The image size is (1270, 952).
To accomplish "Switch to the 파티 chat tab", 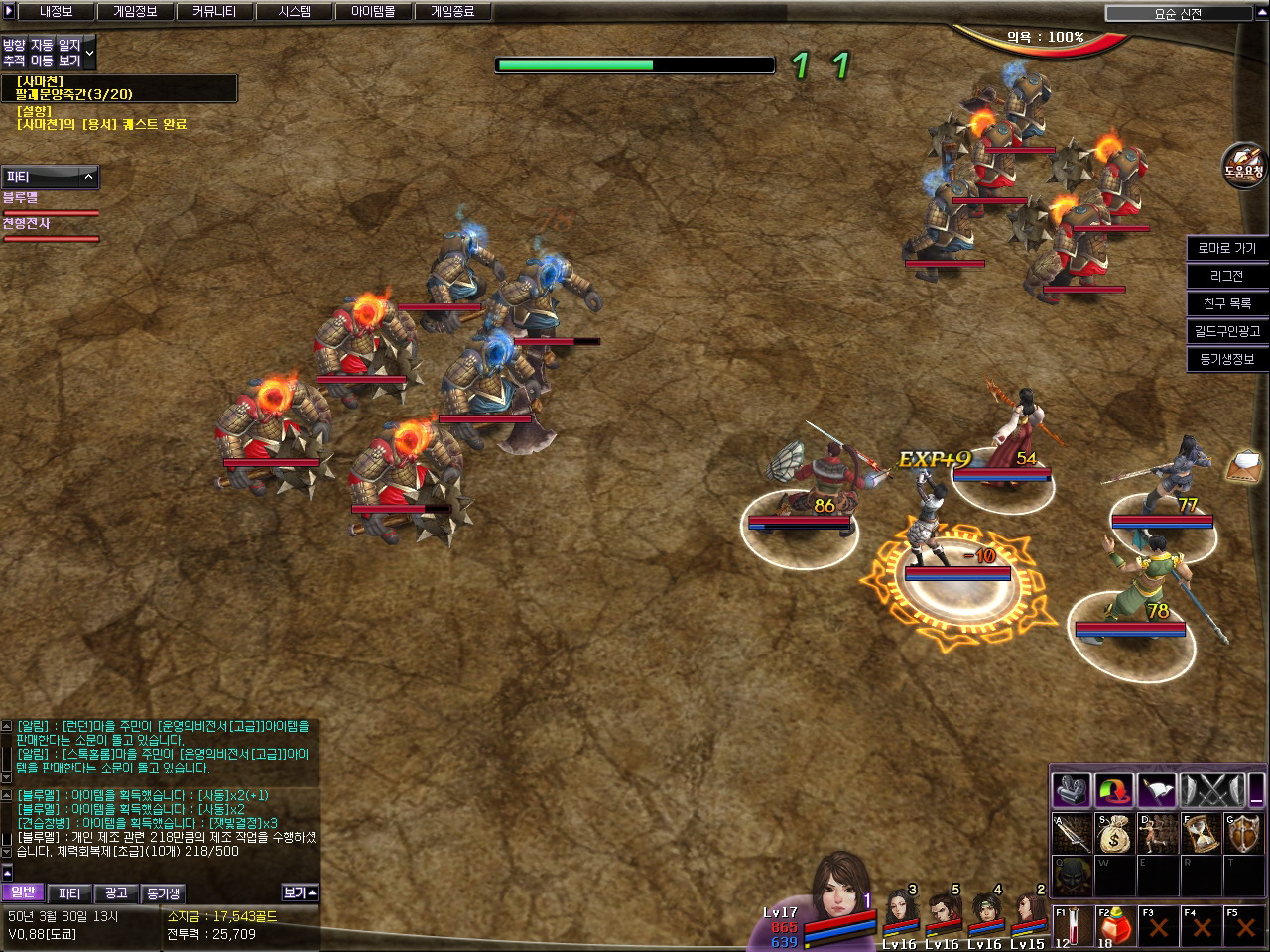I will 68,893.
